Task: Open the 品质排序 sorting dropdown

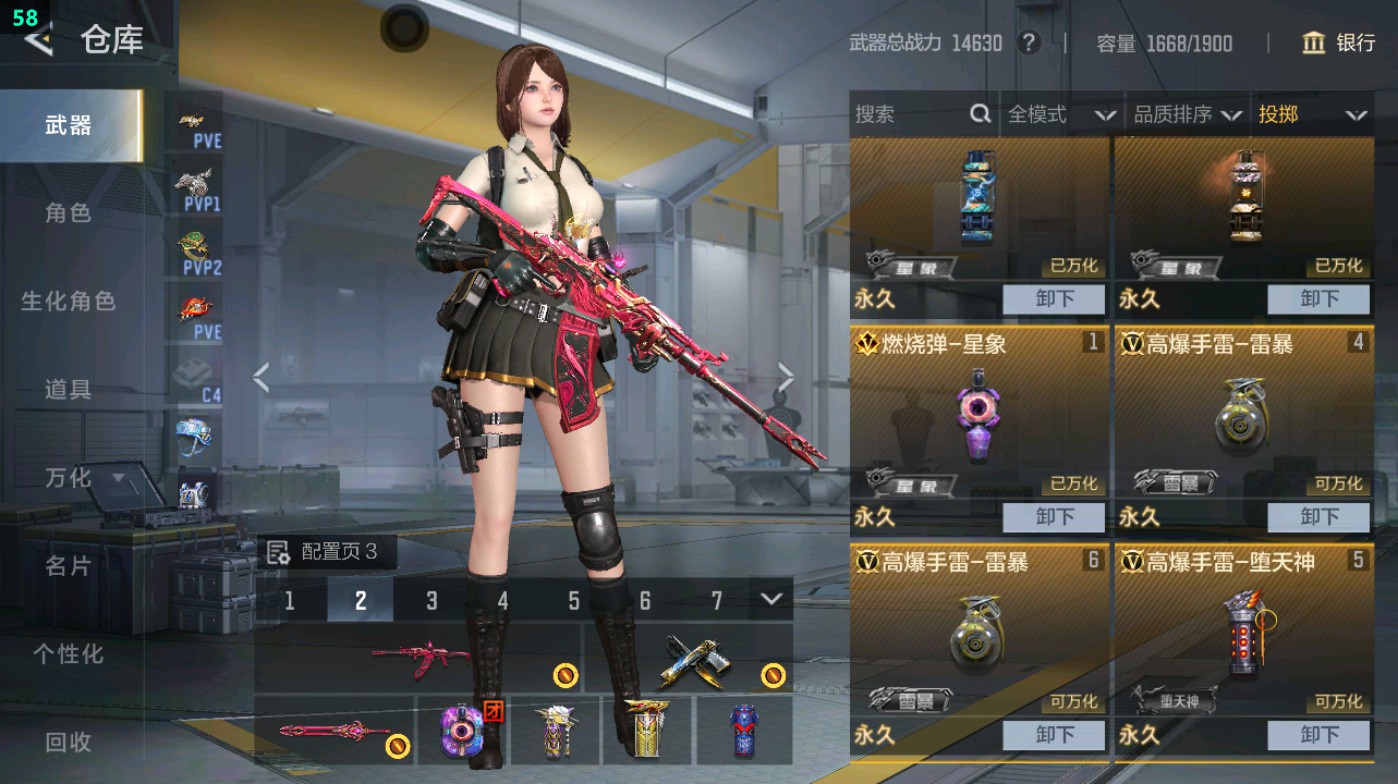Action: [x=1187, y=115]
